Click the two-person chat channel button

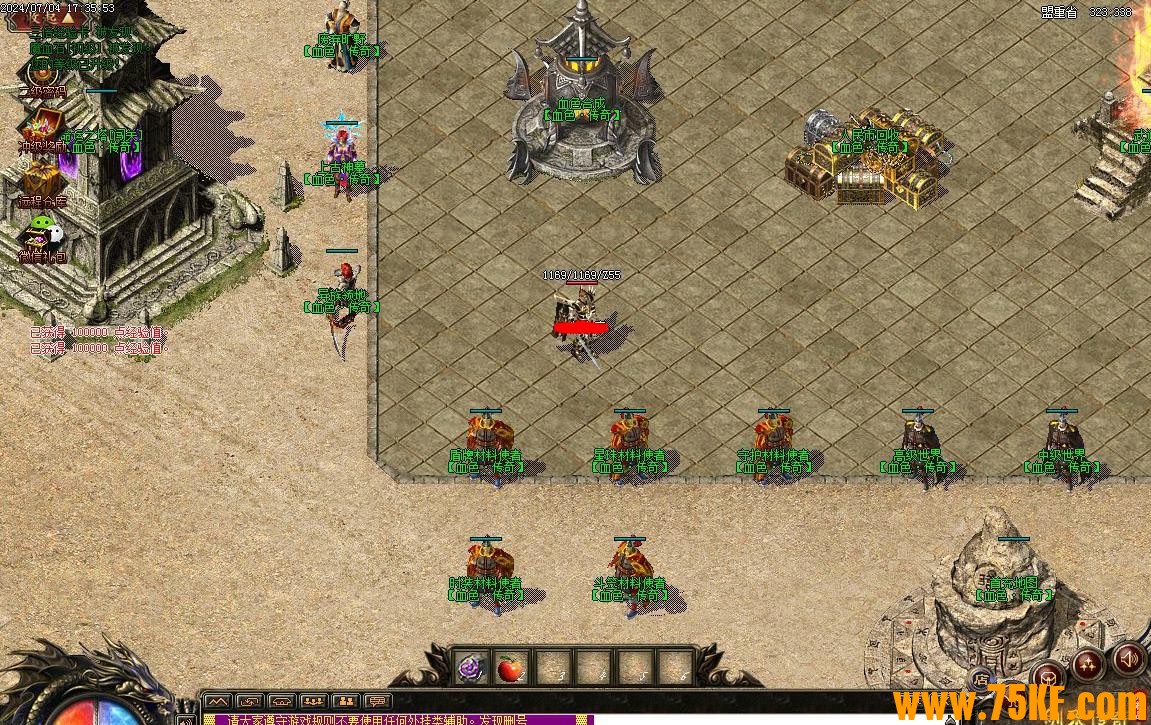(x=345, y=701)
